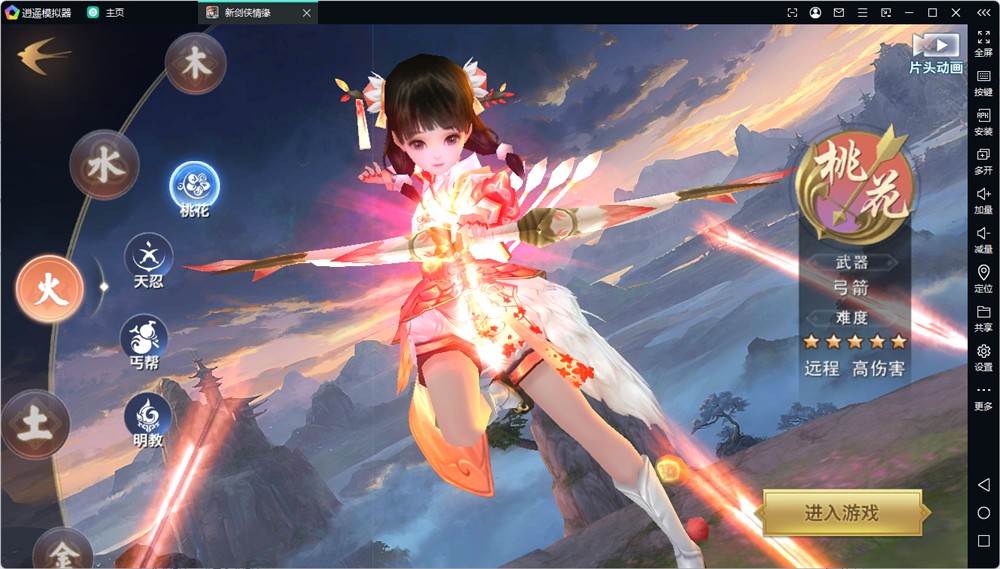
Task: Go back using the golden swallow icon
Action: pyautogui.click(x=42, y=54)
